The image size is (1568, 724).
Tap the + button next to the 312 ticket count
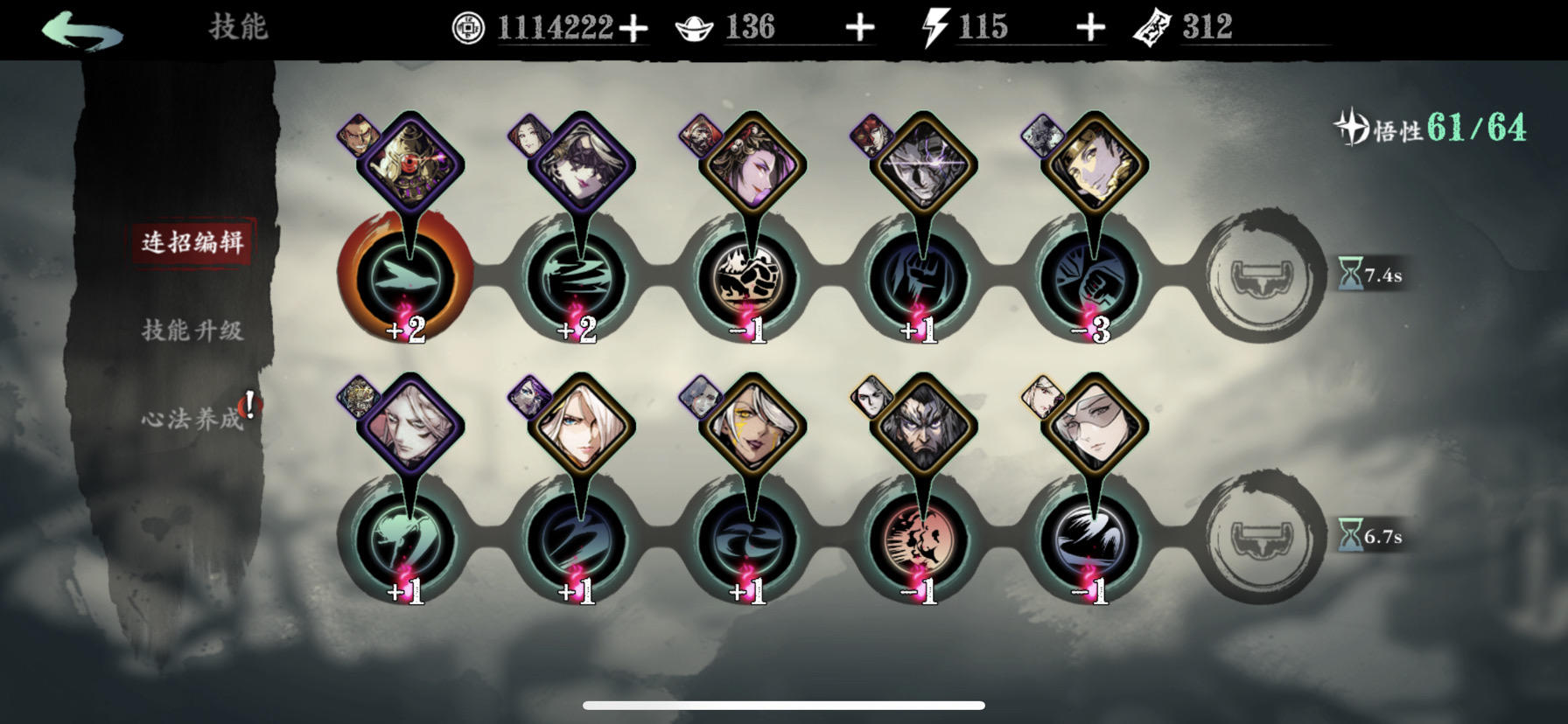pos(1091,27)
